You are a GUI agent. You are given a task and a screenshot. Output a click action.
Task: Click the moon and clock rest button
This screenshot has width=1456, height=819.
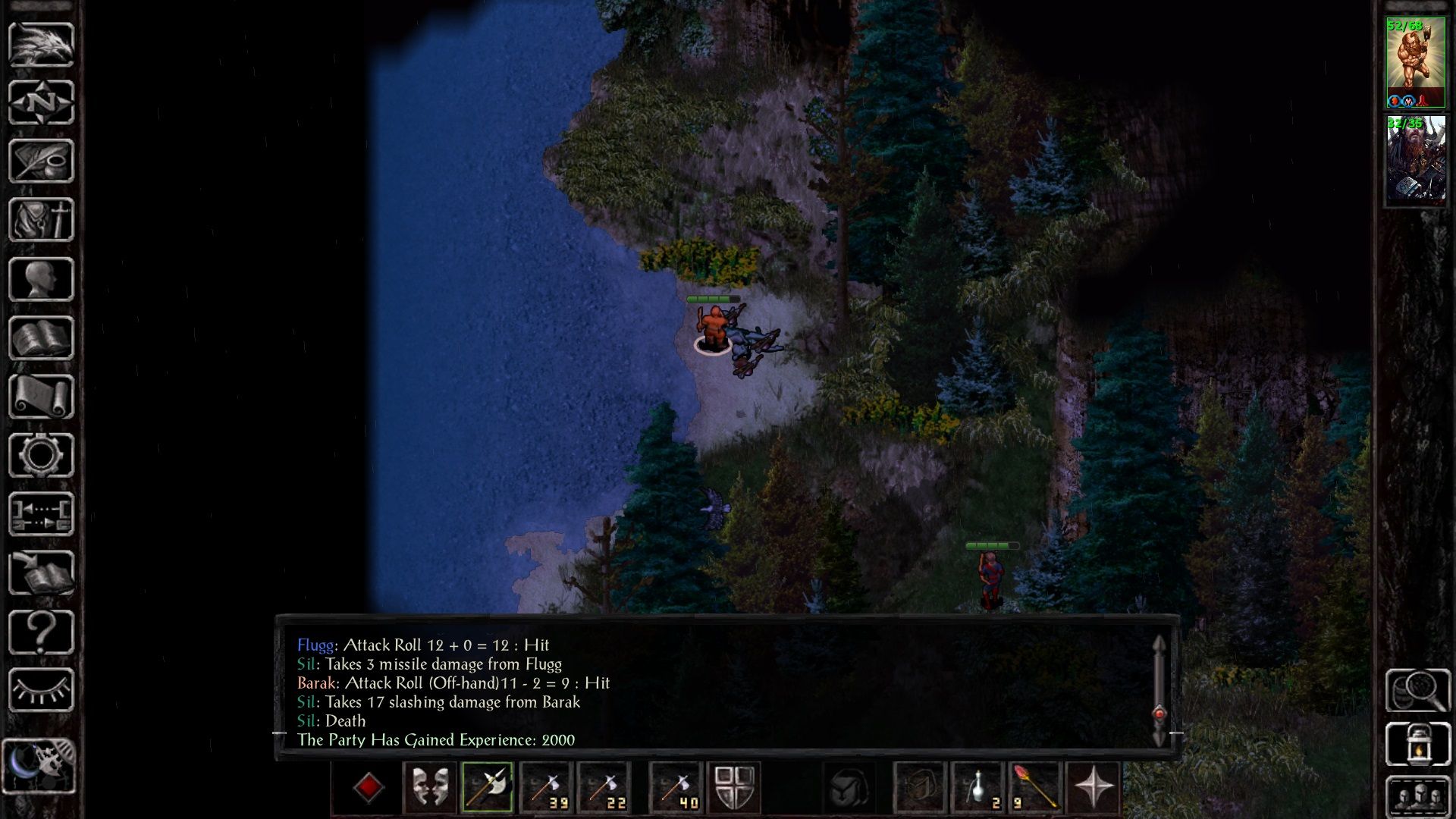click(x=39, y=766)
